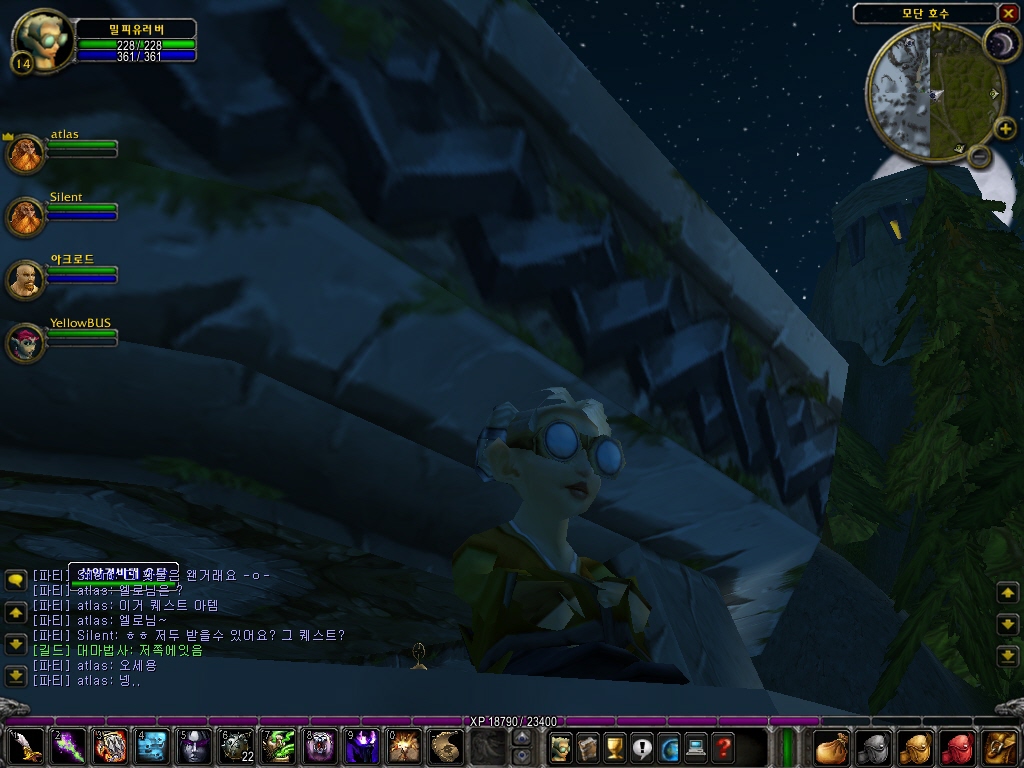1024x768 pixels.
Task: Open the character info micro button
Action: pos(560,747)
